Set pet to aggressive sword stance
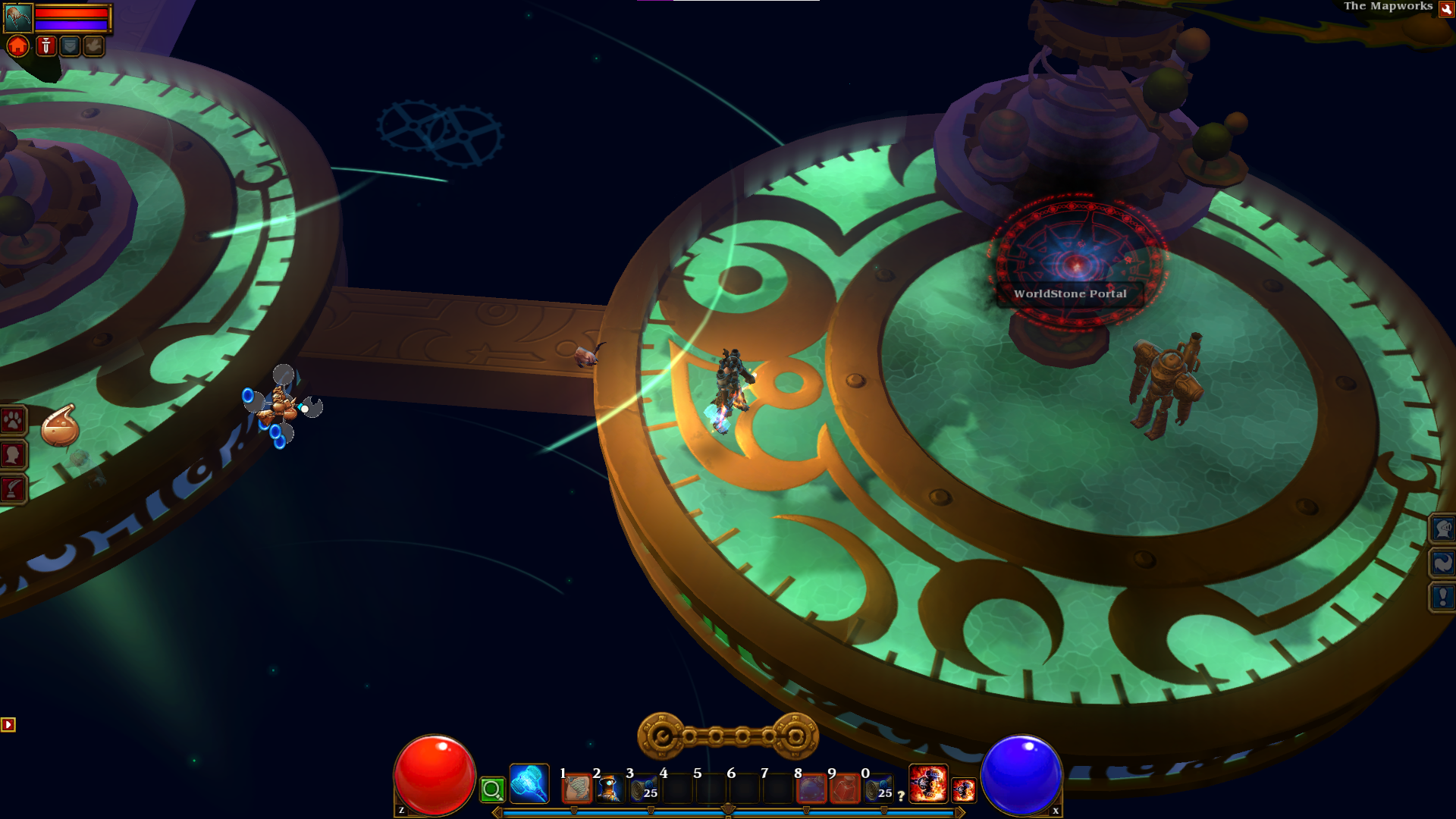Screen dimensions: 1456x819 pos(45,46)
